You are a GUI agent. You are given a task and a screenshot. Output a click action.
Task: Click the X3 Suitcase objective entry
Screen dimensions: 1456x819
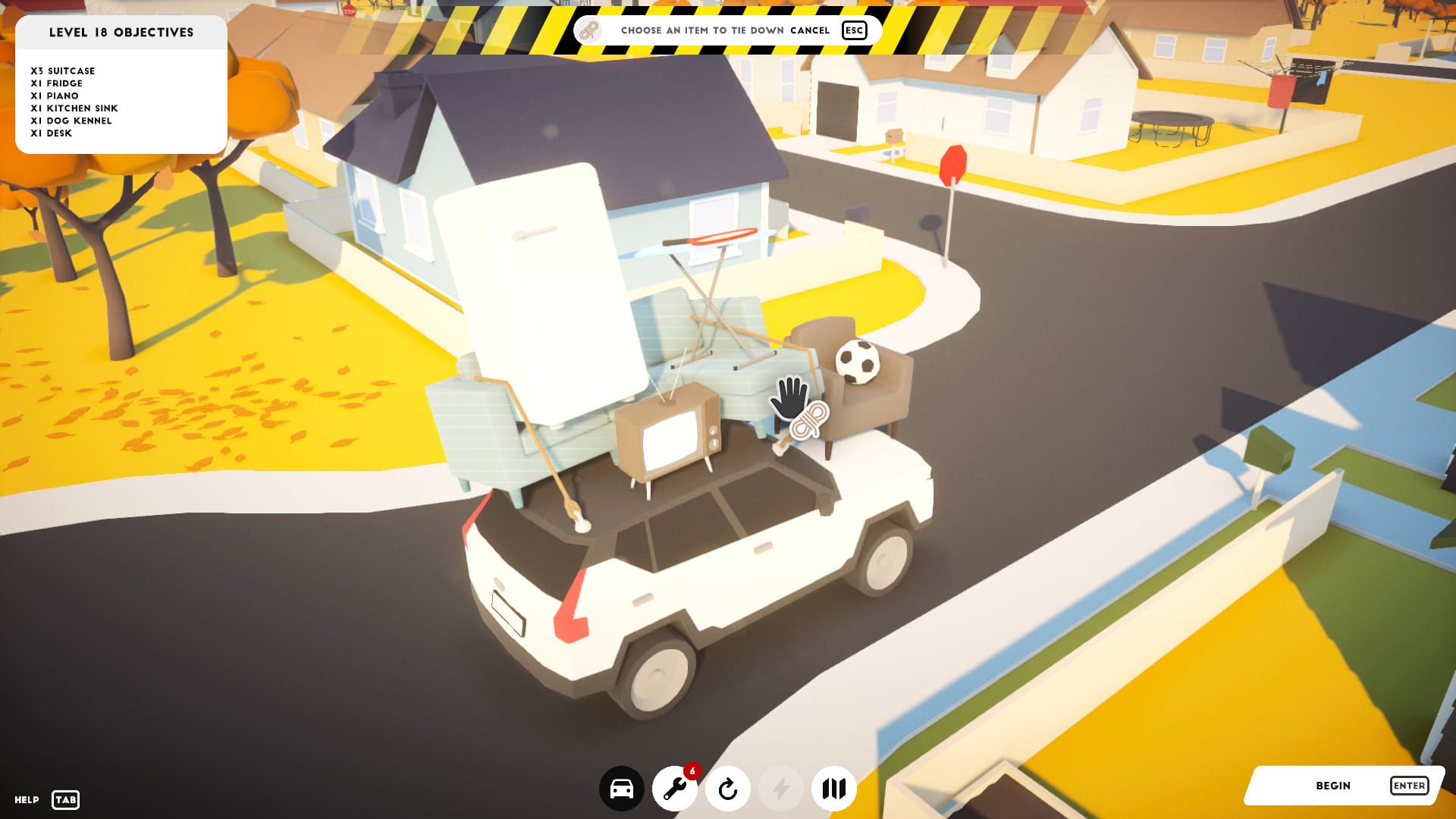point(62,71)
